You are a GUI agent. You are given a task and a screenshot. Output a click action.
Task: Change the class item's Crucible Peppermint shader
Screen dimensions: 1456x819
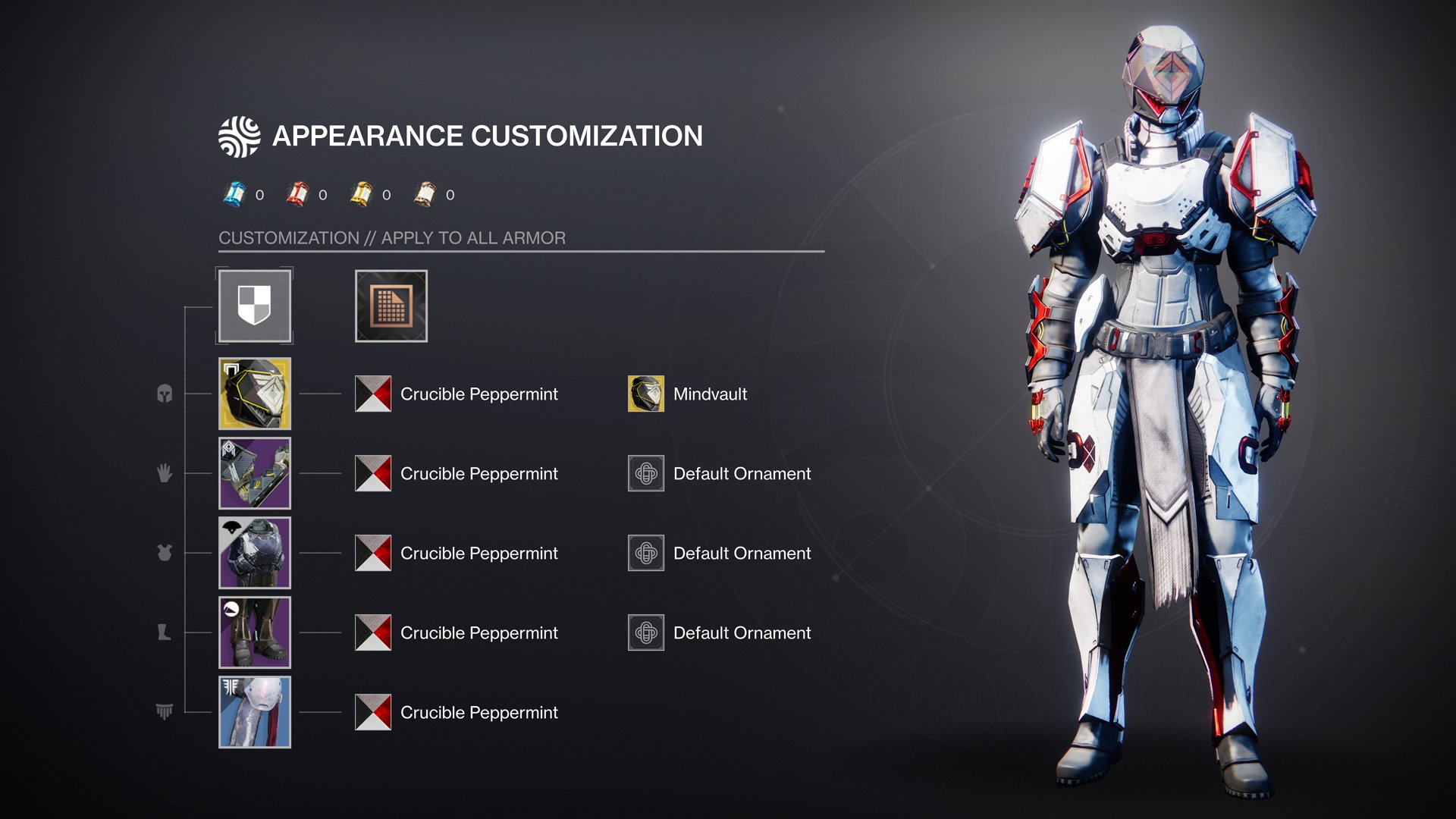click(373, 712)
